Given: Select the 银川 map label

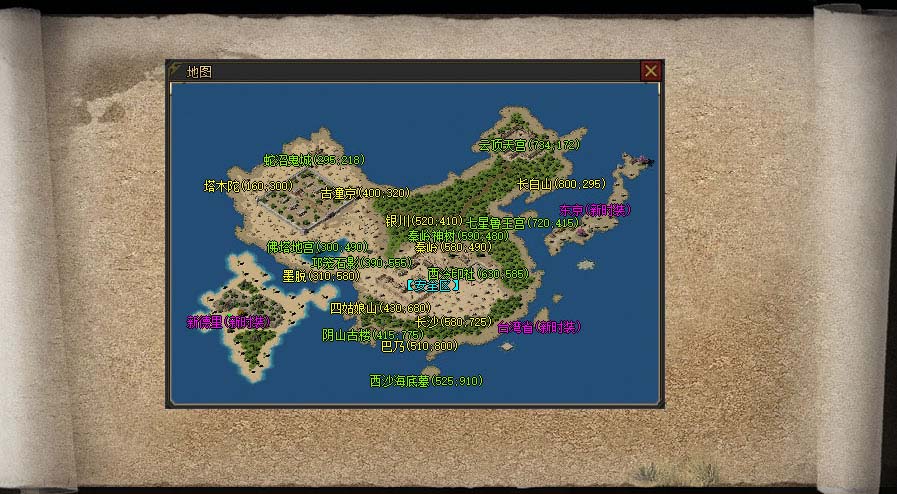Looking at the screenshot, I should [x=423, y=220].
